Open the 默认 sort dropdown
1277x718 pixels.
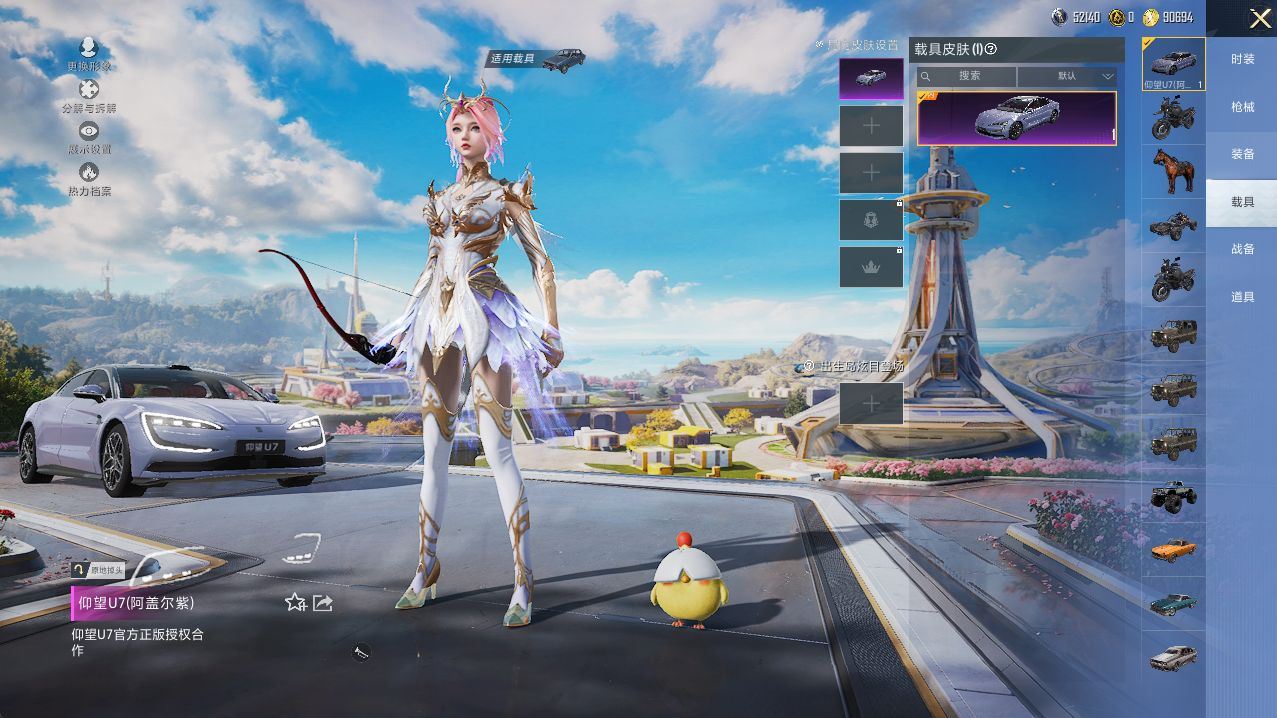click(x=1069, y=76)
